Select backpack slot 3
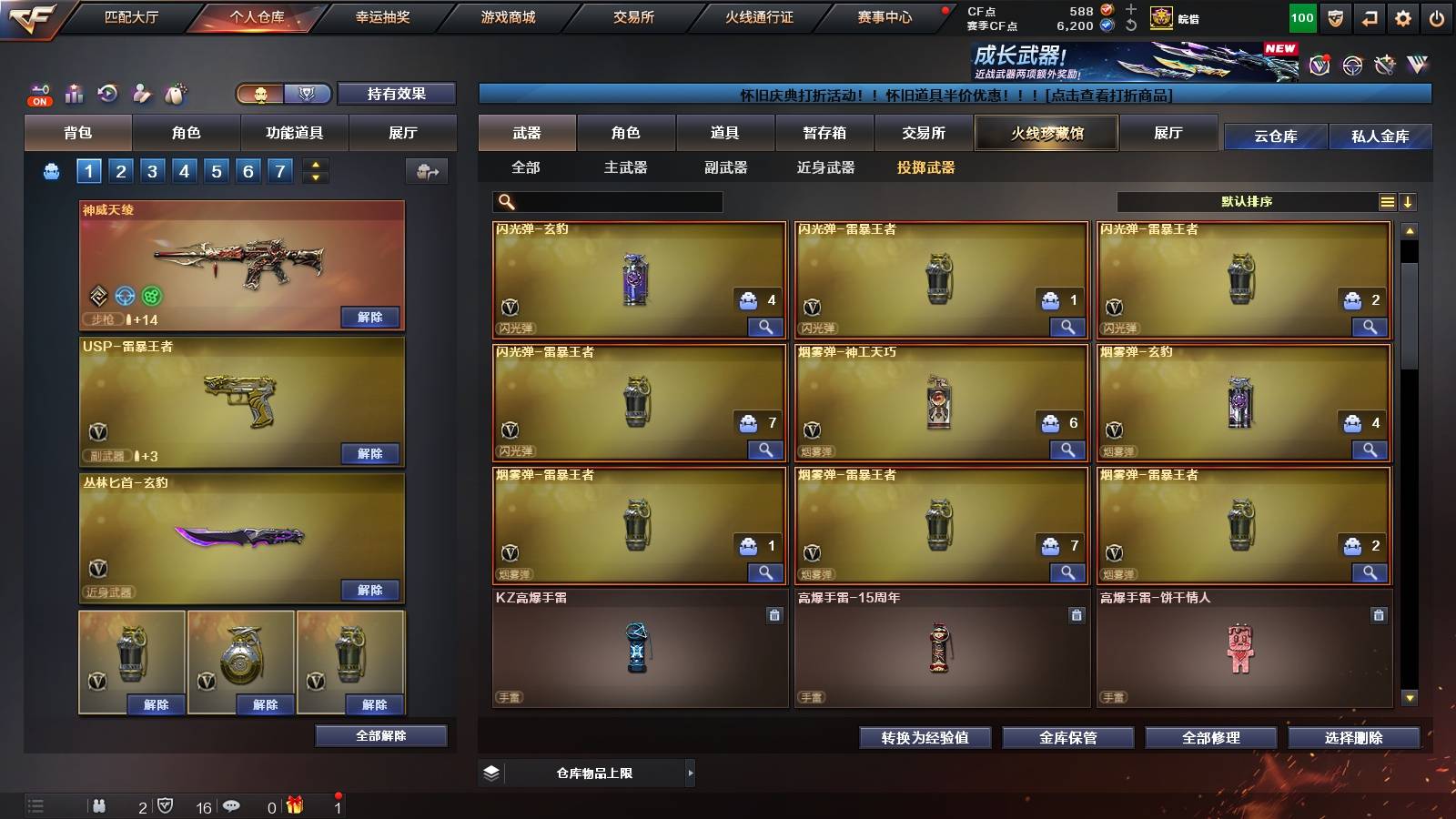Screen dimensions: 1456x819 pyautogui.click(x=154, y=170)
